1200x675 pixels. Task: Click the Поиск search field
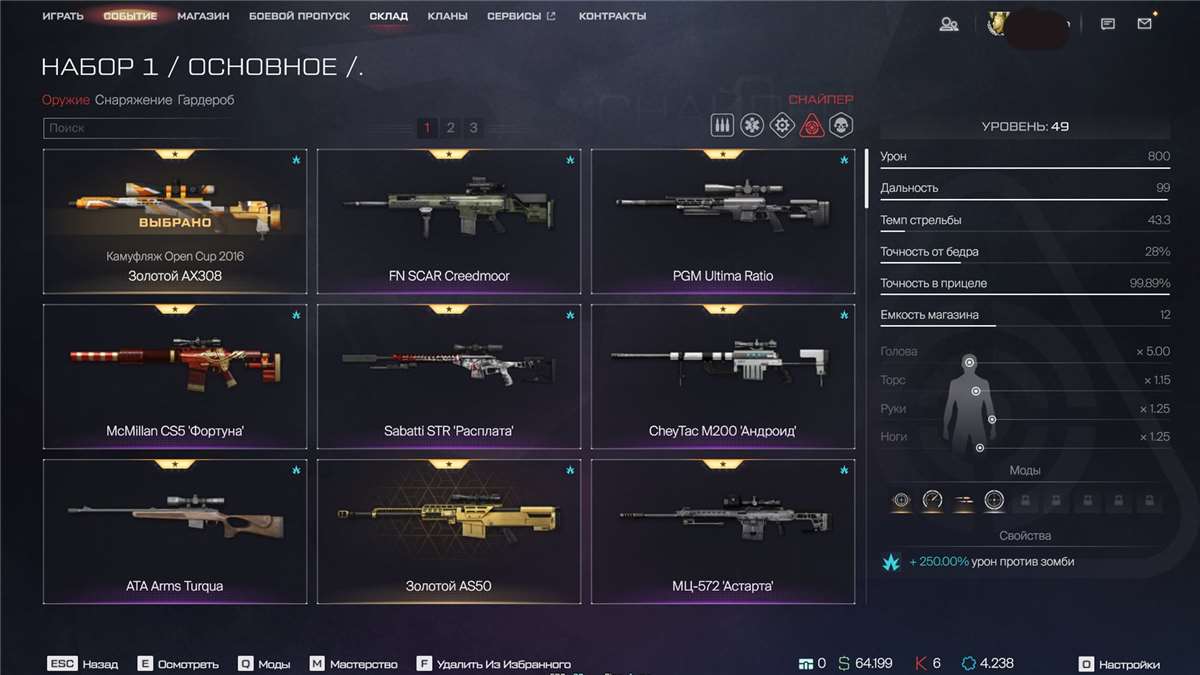(140, 128)
